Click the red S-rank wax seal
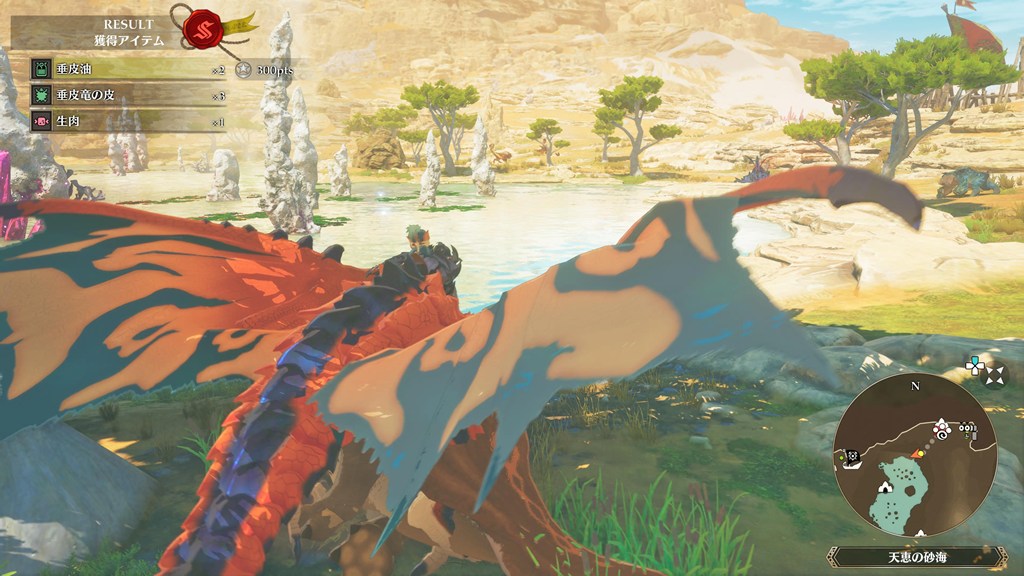 (202, 27)
